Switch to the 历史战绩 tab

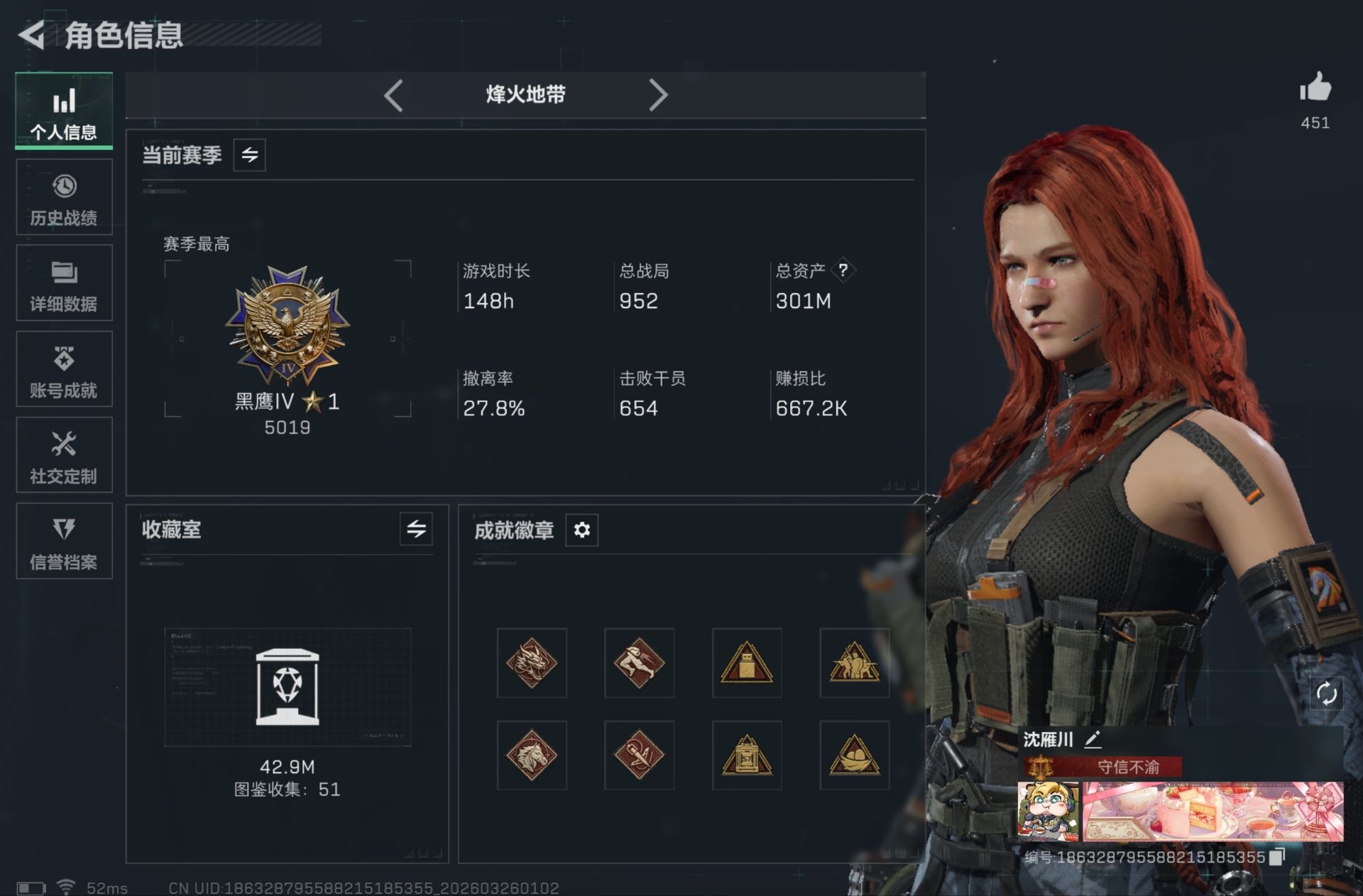pyautogui.click(x=64, y=197)
